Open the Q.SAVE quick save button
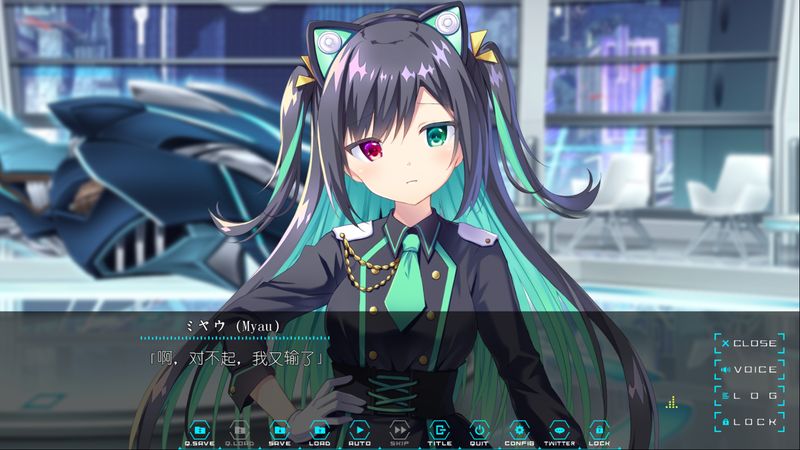Image resolution: width=800 pixels, height=450 pixels. (x=200, y=430)
